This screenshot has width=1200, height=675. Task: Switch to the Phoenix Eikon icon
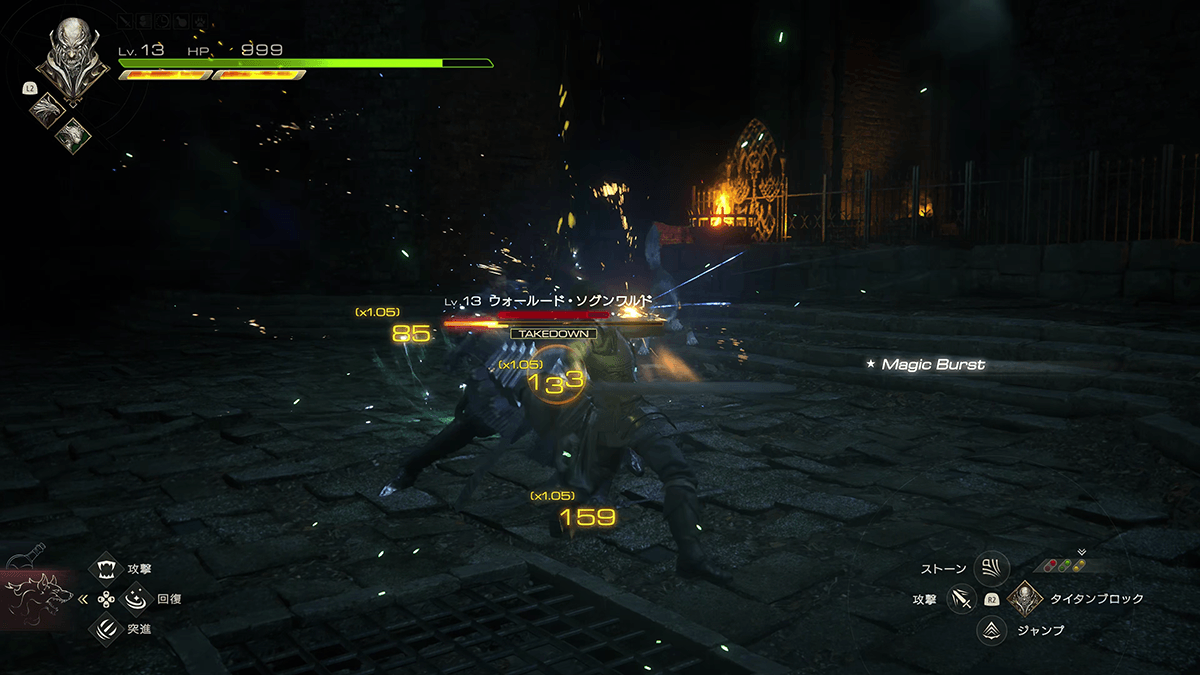point(46,107)
